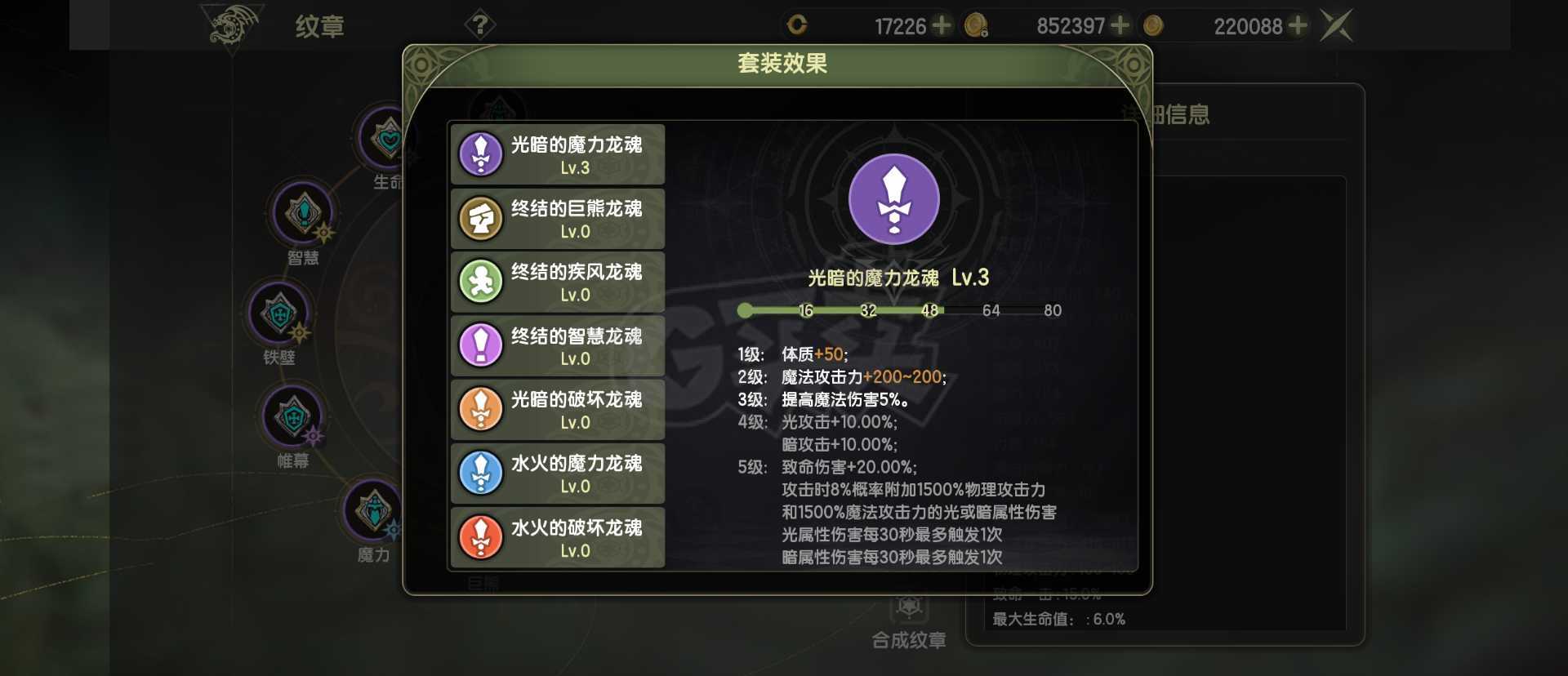
Task: Click plus beside 17226 currency
Action: coord(943,25)
